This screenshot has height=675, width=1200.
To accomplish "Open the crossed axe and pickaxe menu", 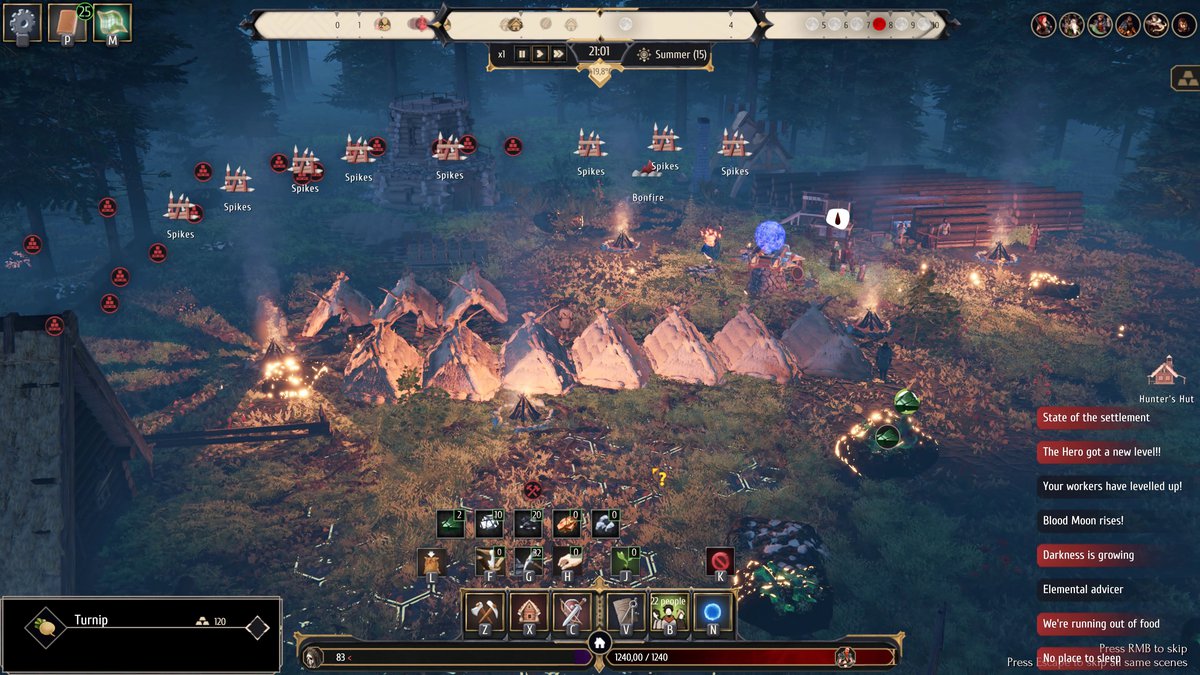I will pyautogui.click(x=486, y=612).
